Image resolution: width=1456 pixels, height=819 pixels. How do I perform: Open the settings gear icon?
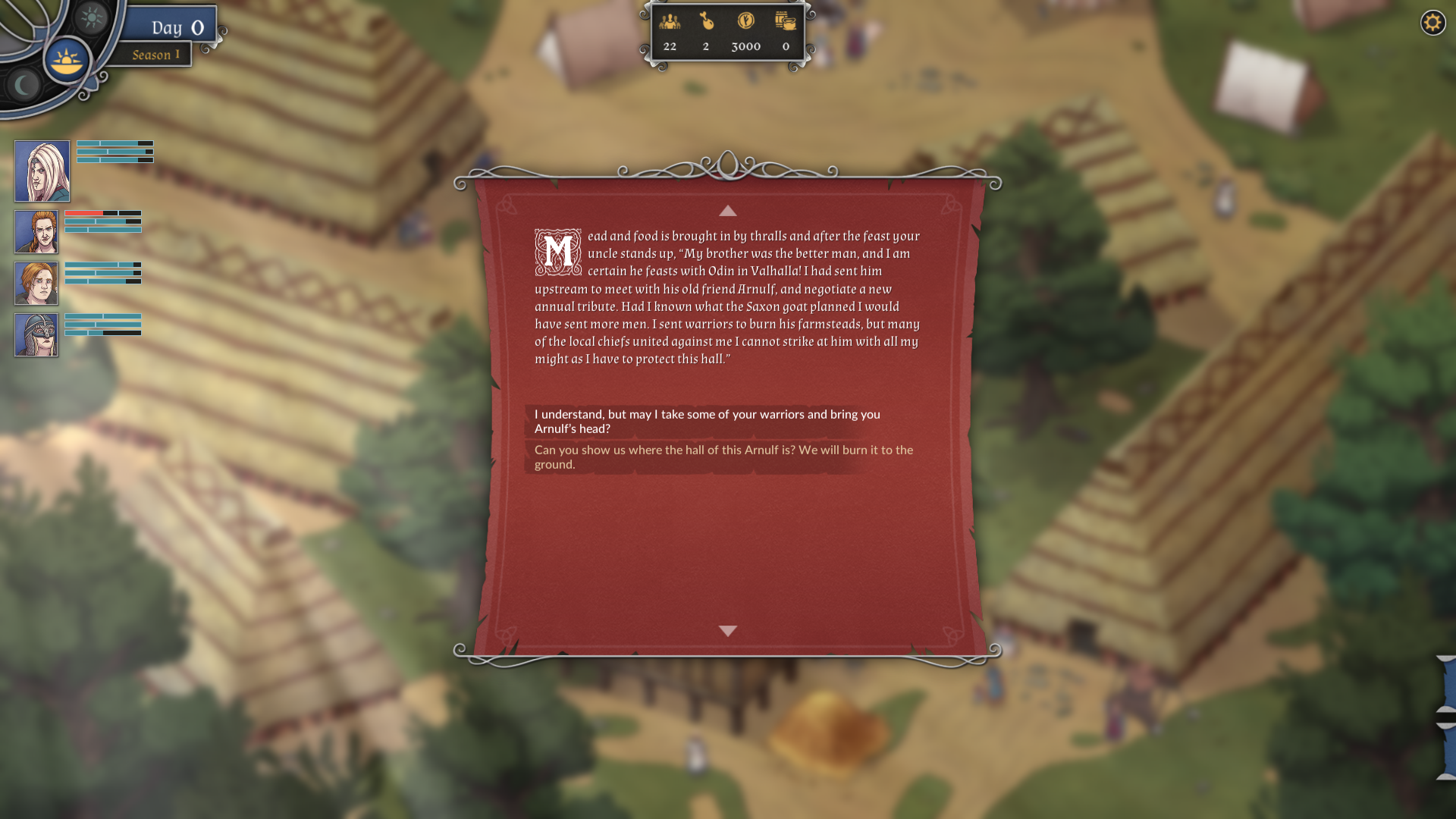1432,23
